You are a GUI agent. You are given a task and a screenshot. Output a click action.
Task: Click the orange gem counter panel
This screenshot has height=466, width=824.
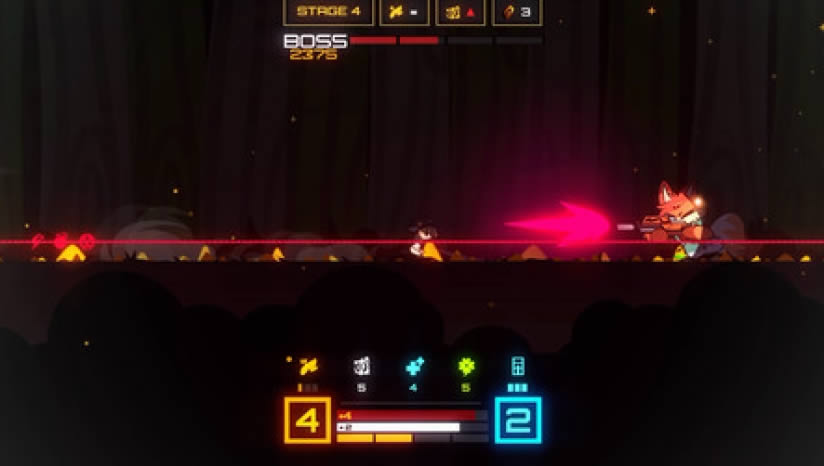click(x=517, y=12)
